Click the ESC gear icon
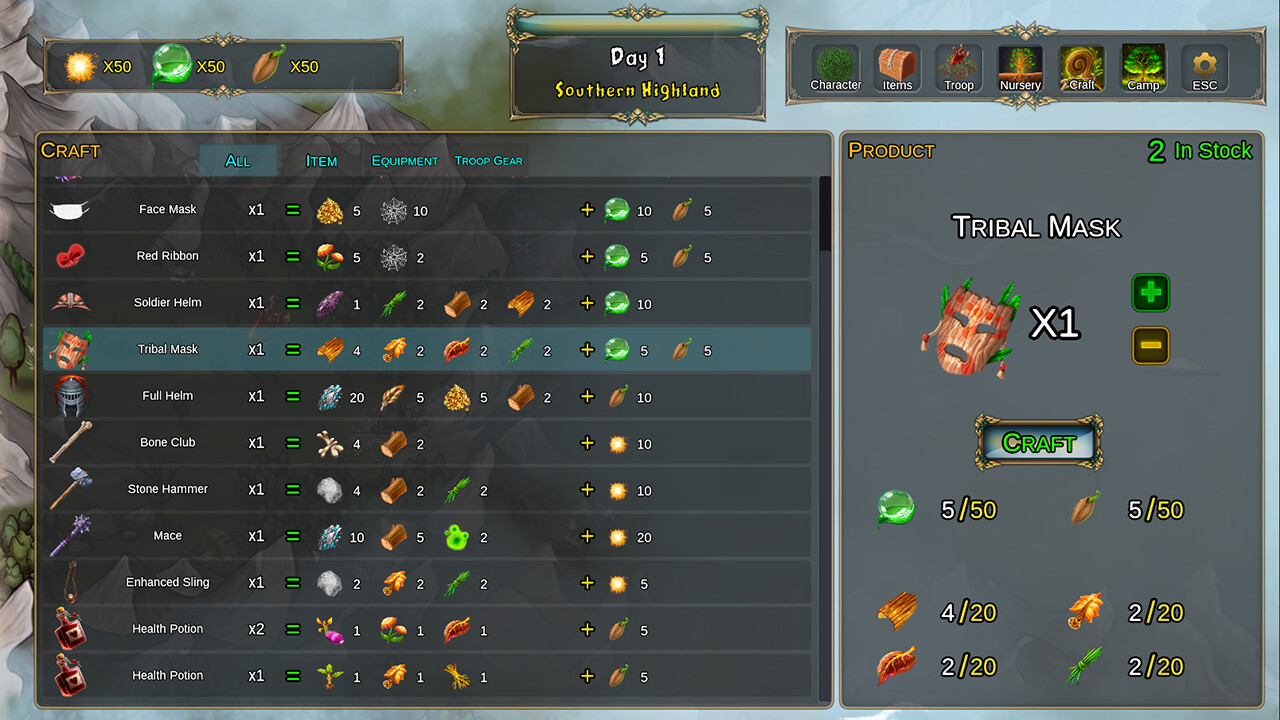This screenshot has height=720, width=1280. click(x=1203, y=62)
